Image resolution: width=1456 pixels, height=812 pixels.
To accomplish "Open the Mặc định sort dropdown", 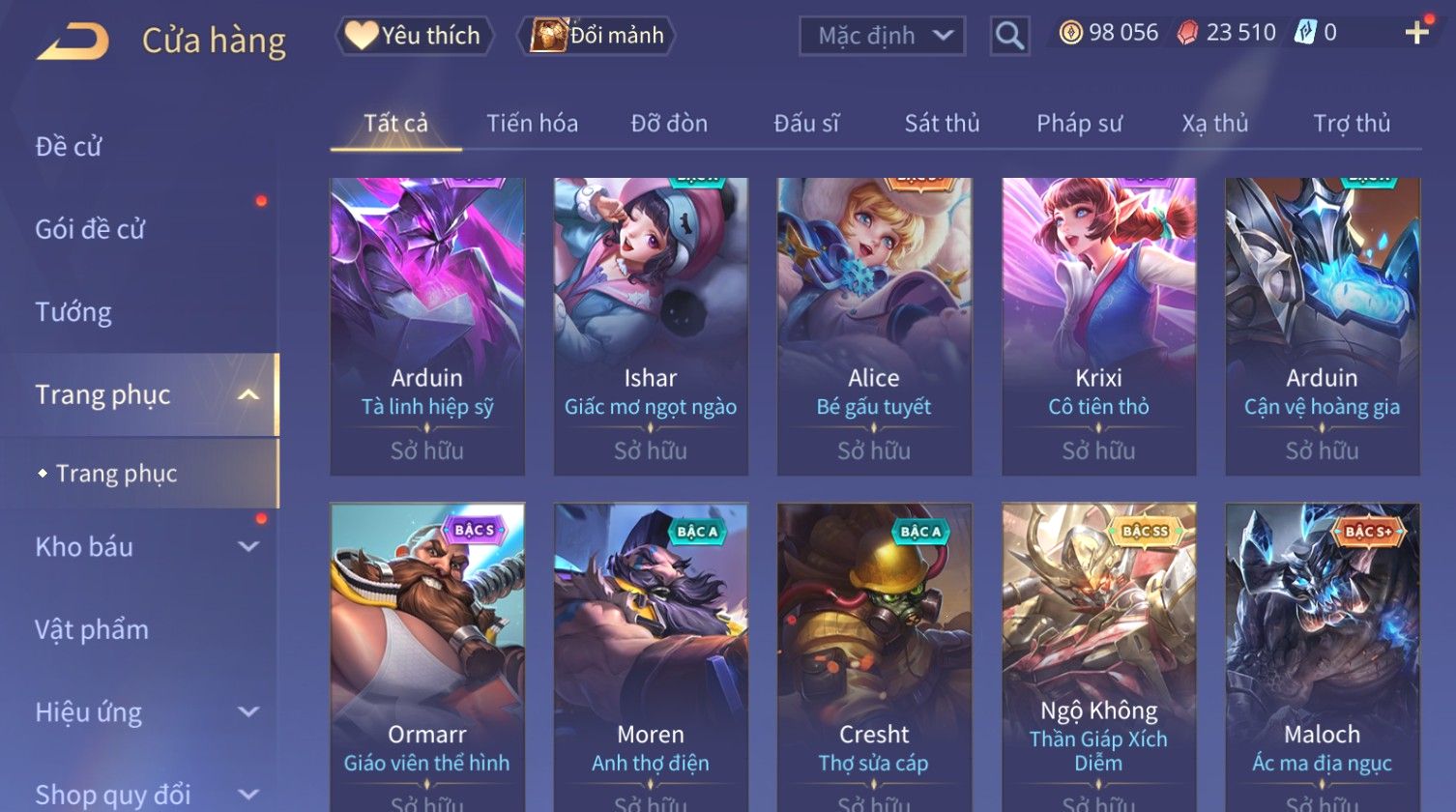I will pyautogui.click(x=882, y=36).
